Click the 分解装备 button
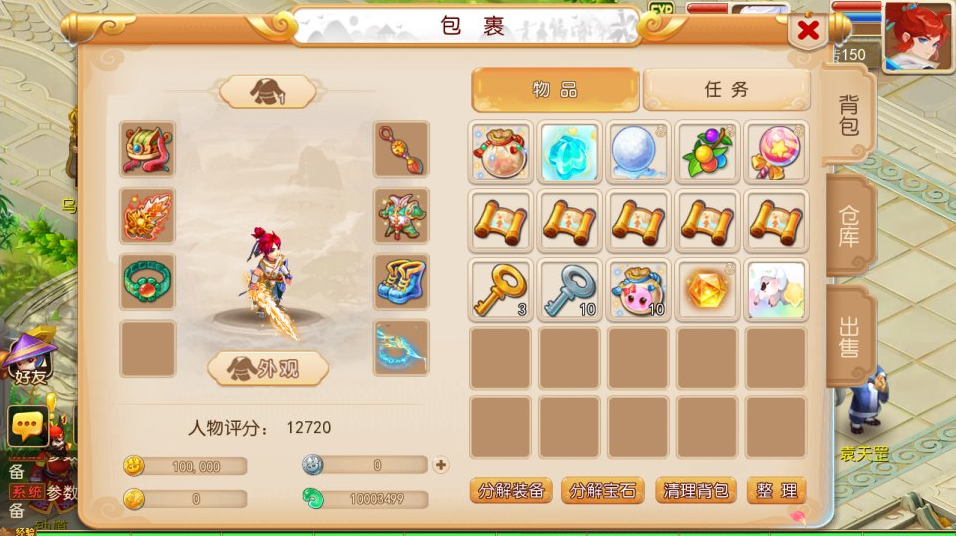956x536 pixels. pos(511,491)
